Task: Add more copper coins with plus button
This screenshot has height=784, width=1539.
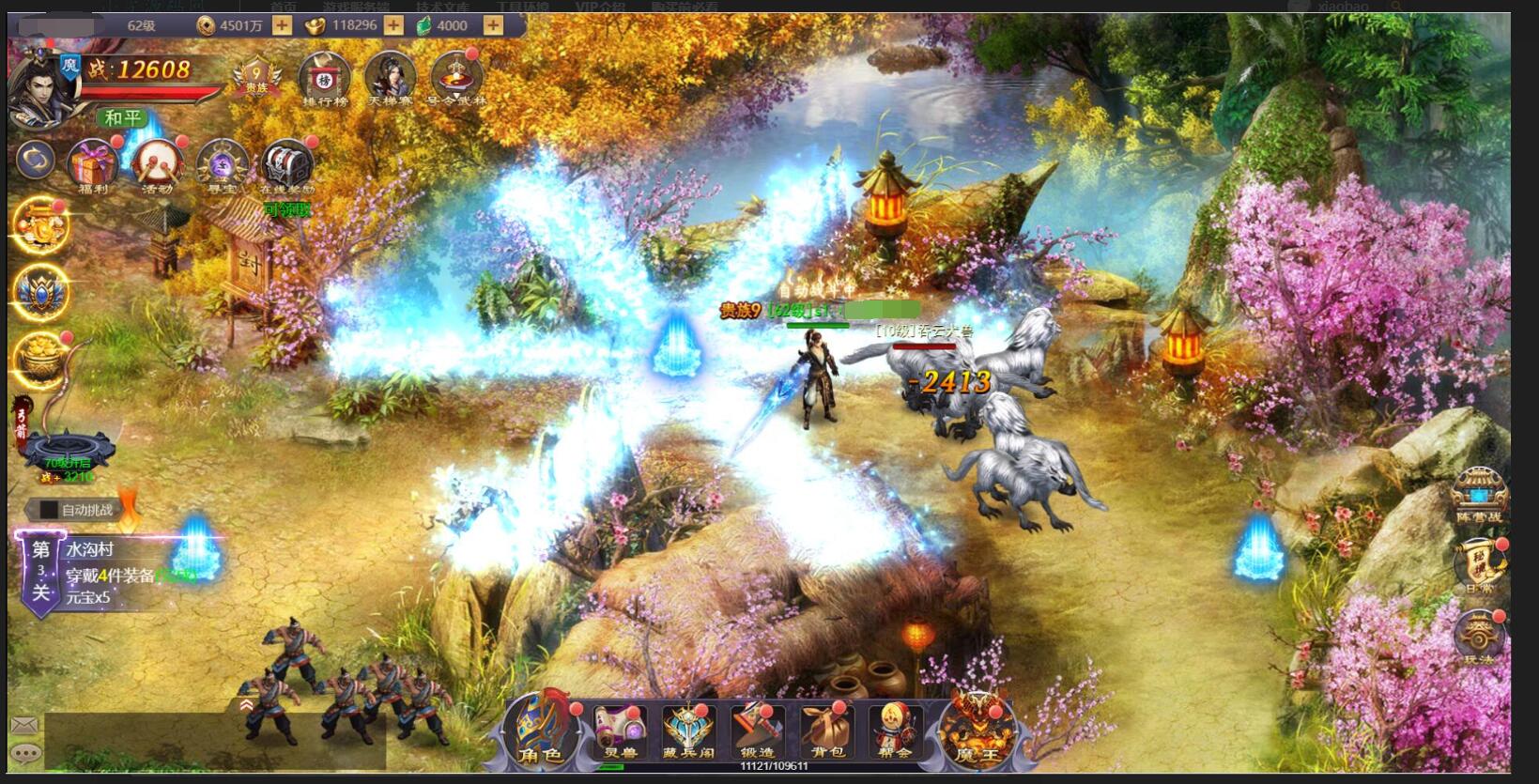Action: 282,25
